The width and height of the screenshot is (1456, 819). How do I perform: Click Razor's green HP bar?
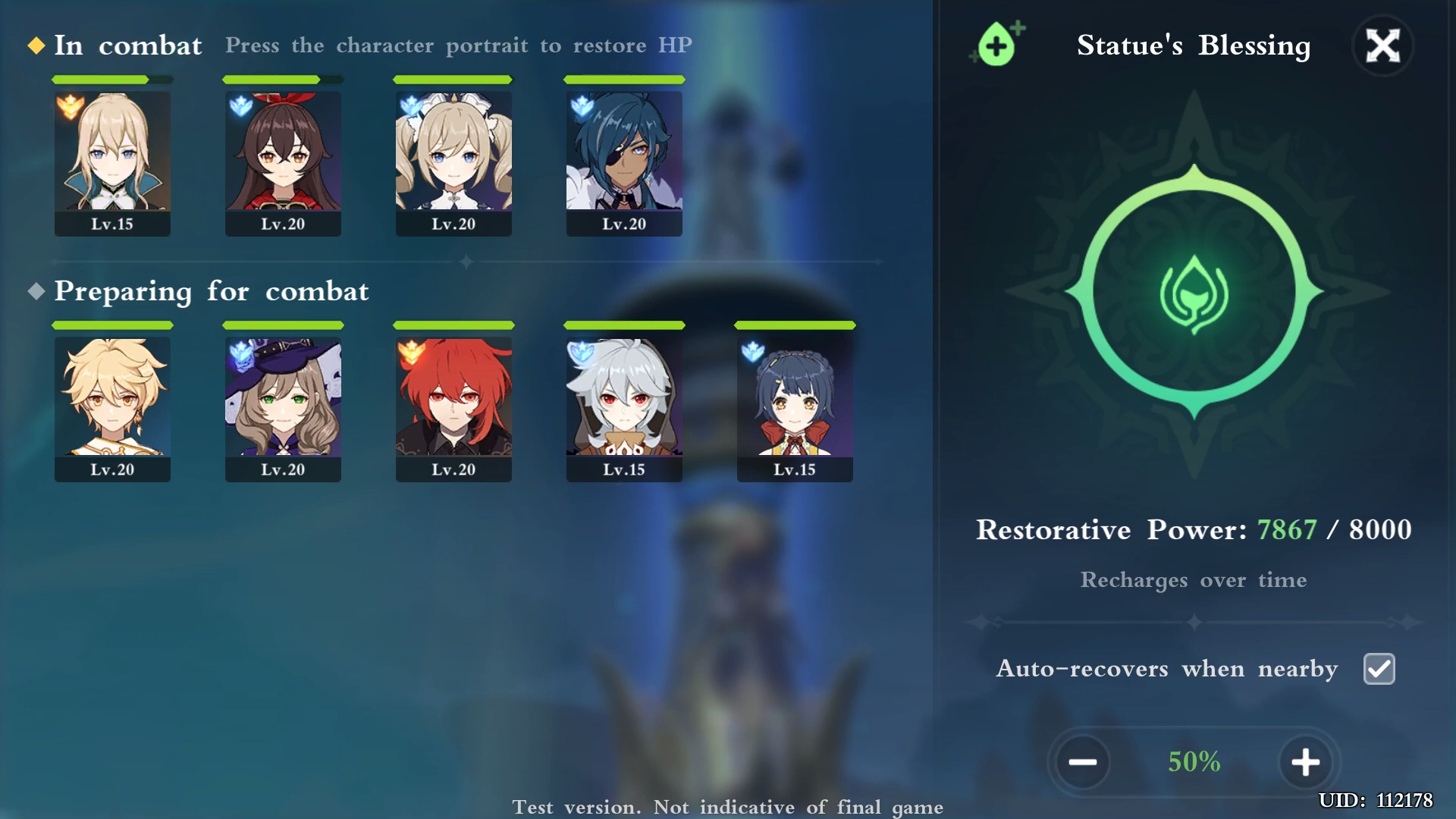coord(623,325)
